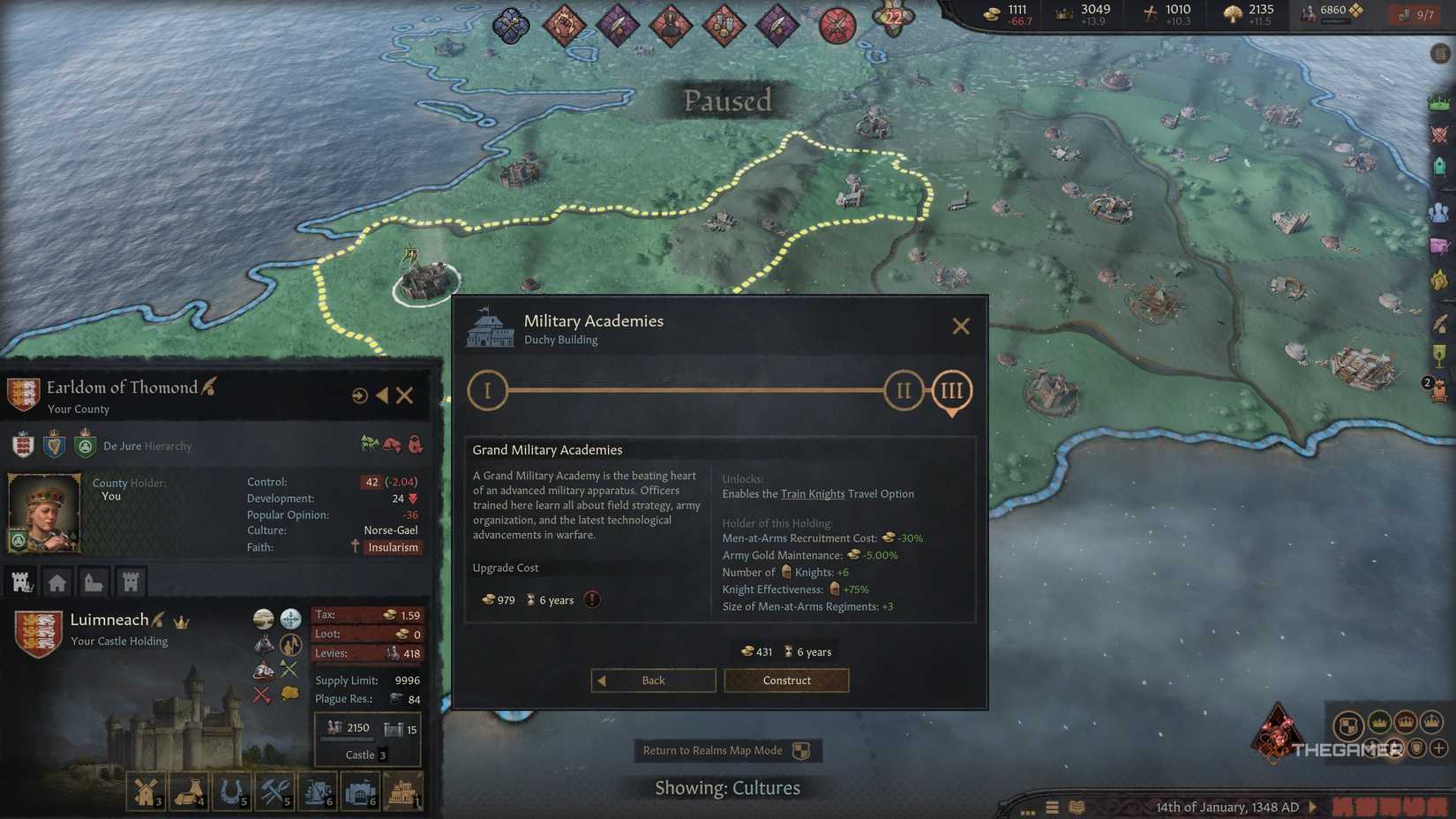Collapse the county panel with back arrow
The width and height of the screenshot is (1456, 819).
[x=382, y=395]
